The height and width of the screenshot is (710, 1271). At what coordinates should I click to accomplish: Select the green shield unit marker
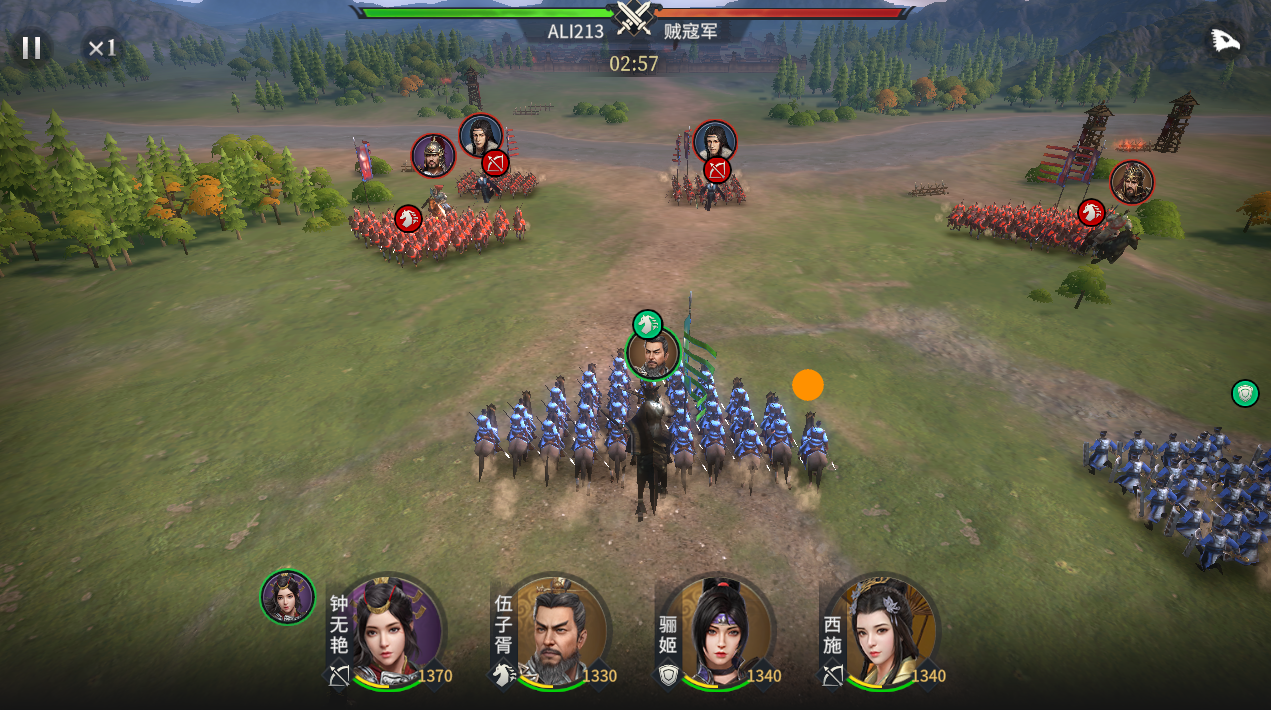[1245, 393]
